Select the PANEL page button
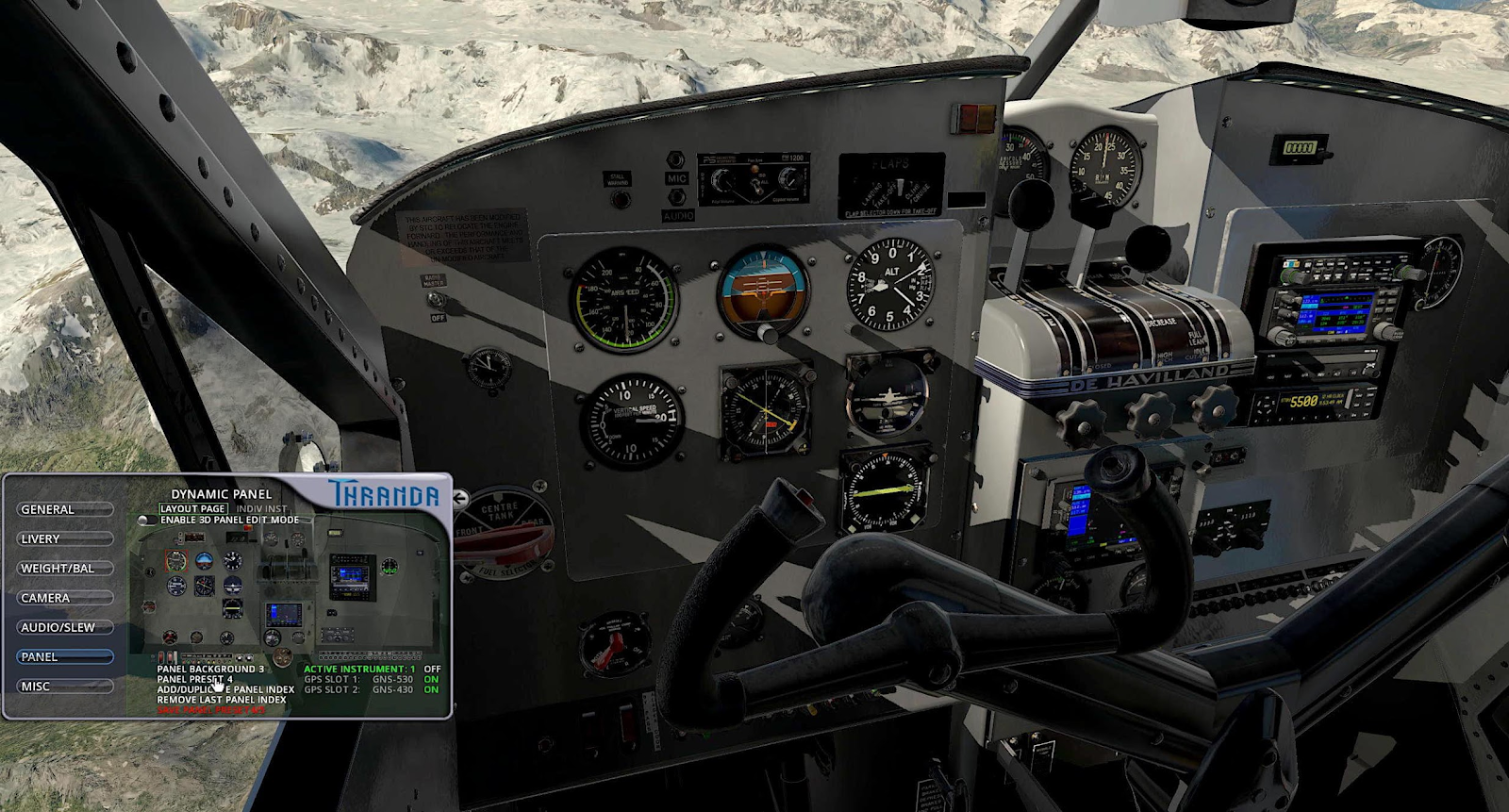This screenshot has height=812, width=1509. [64, 656]
